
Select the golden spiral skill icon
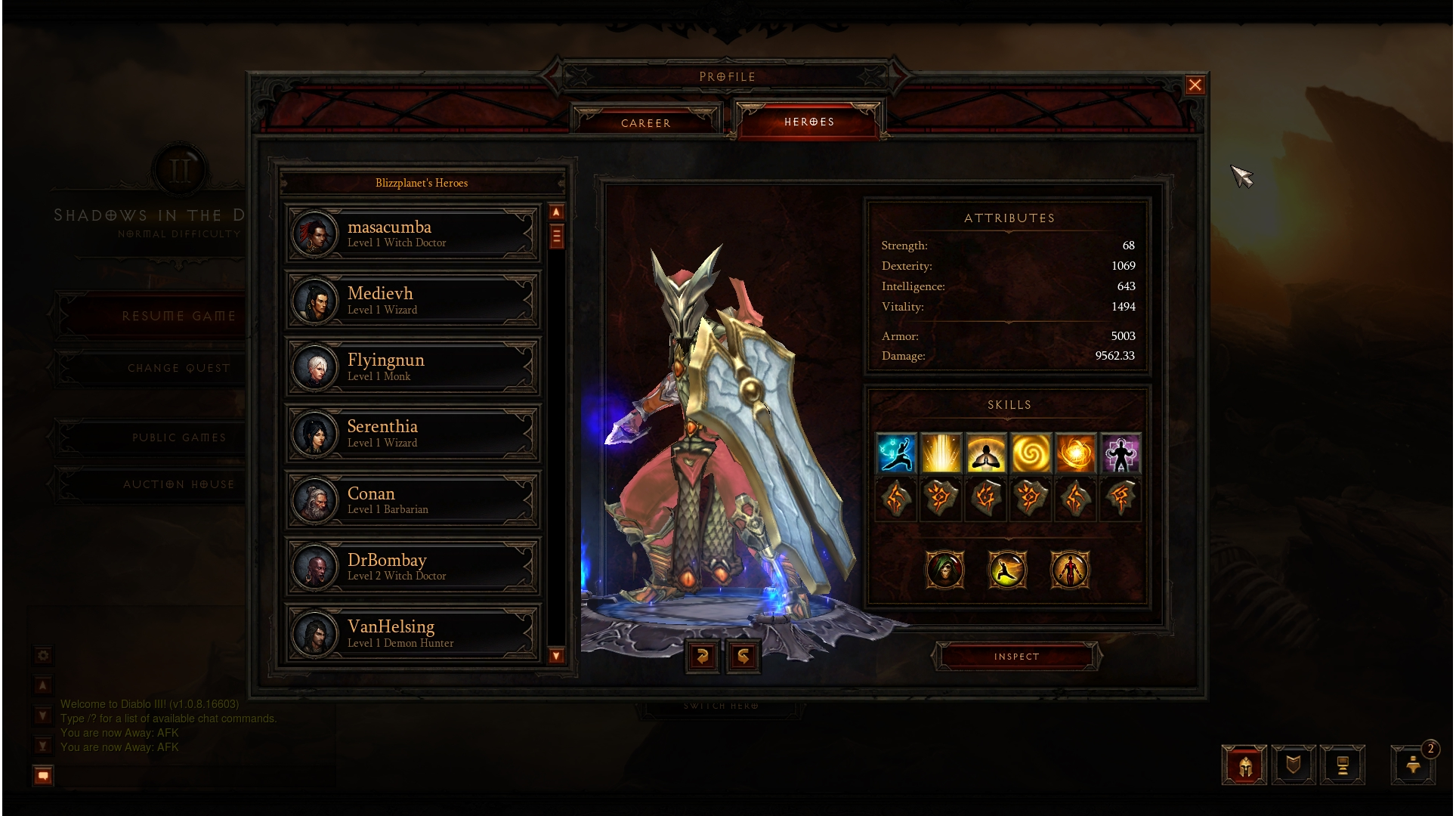click(1031, 453)
